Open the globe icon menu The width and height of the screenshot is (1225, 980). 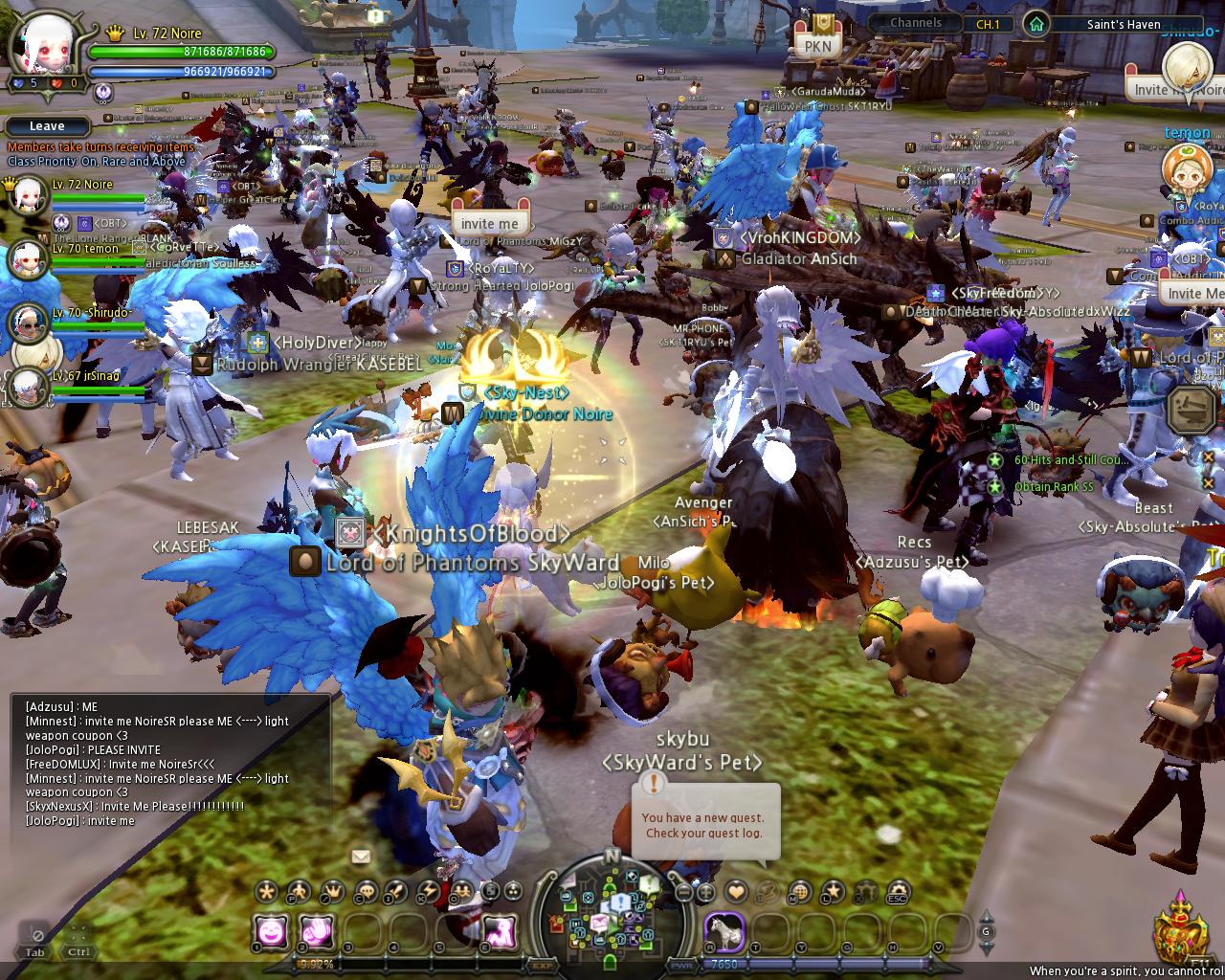[x=800, y=892]
